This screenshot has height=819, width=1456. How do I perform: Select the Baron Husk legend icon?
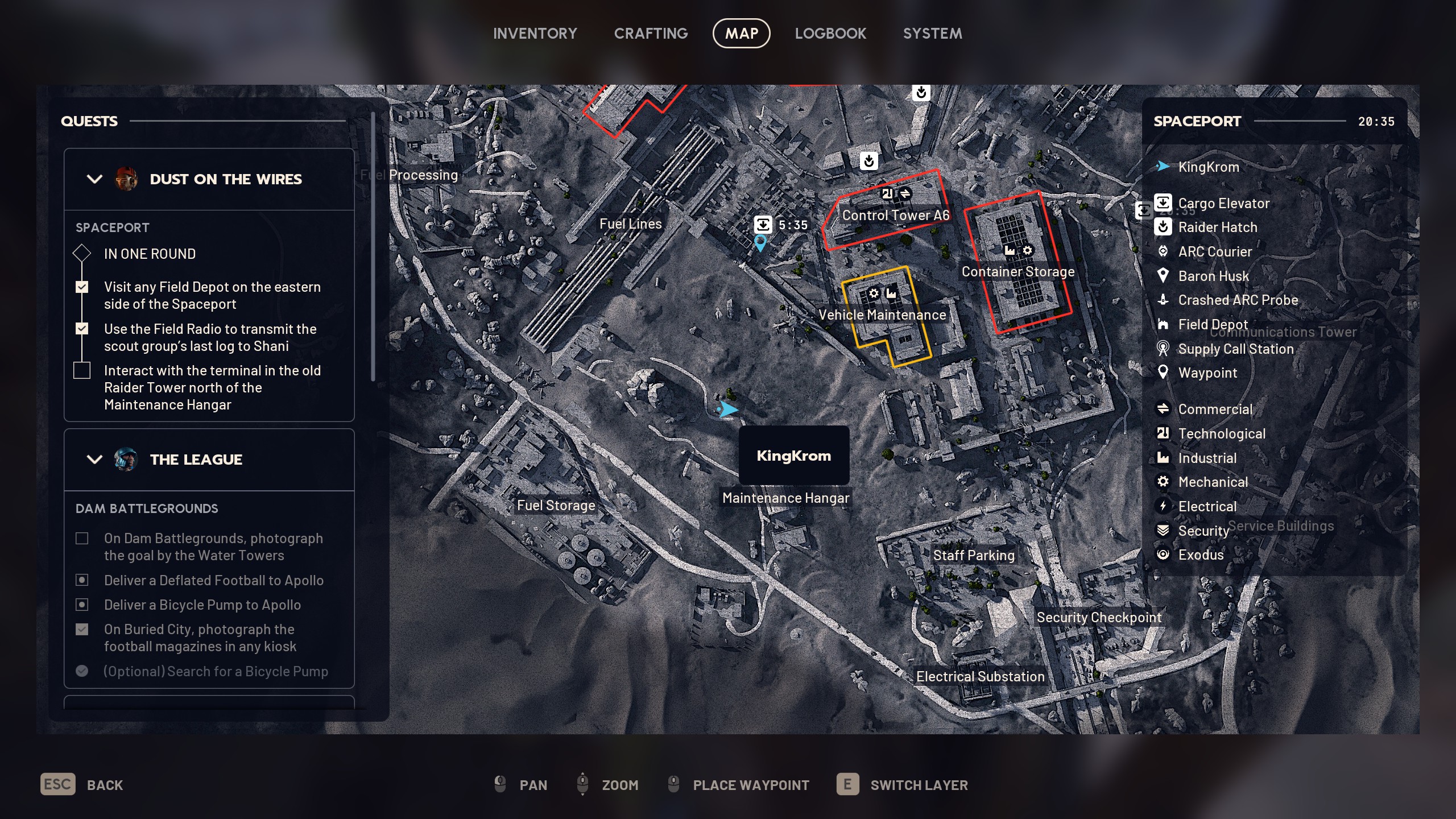pos(1164,276)
